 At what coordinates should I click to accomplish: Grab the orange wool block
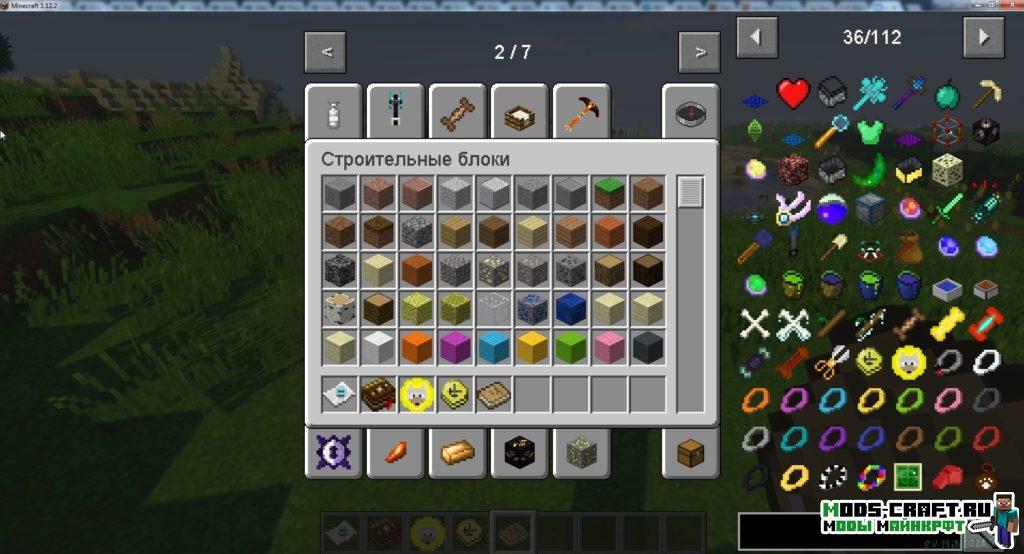pyautogui.click(x=417, y=347)
